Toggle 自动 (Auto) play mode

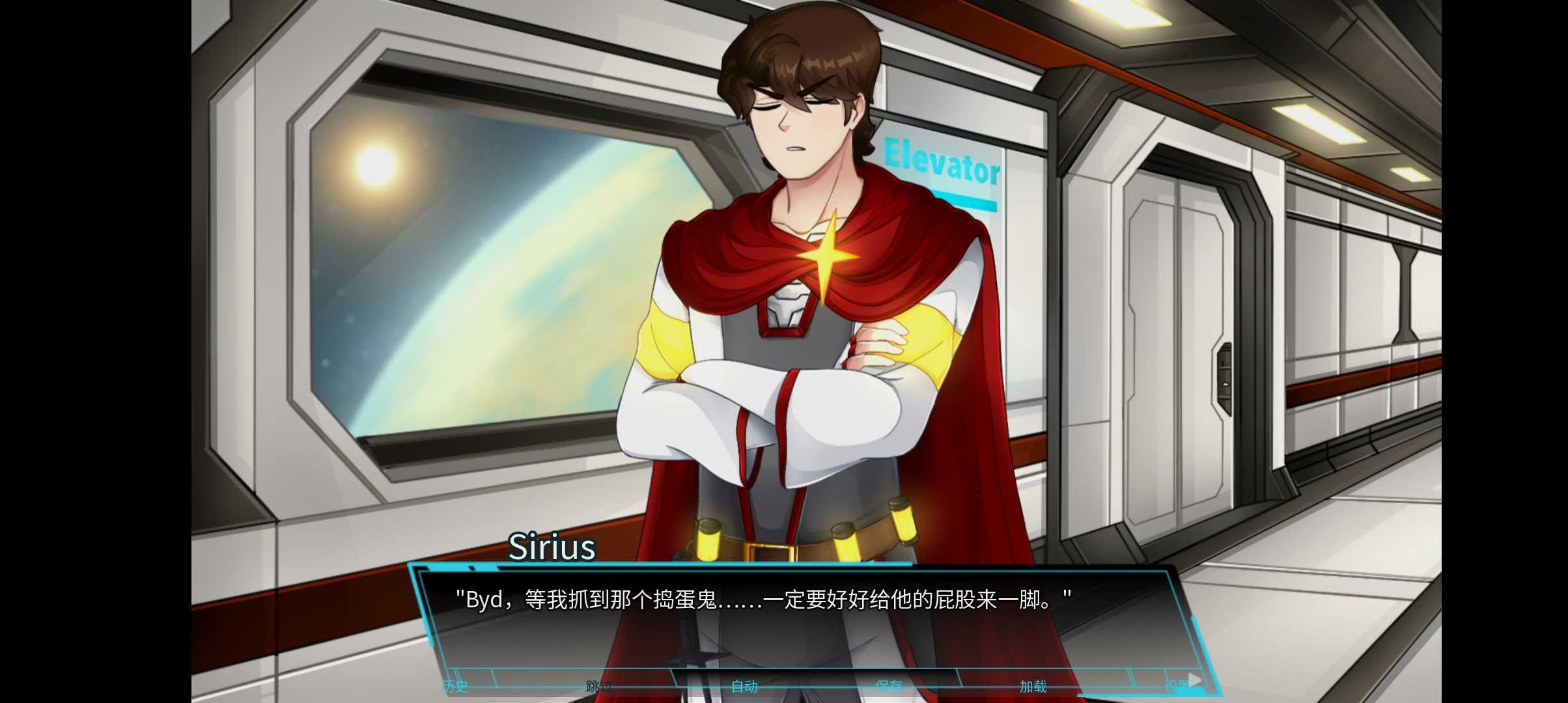click(744, 686)
